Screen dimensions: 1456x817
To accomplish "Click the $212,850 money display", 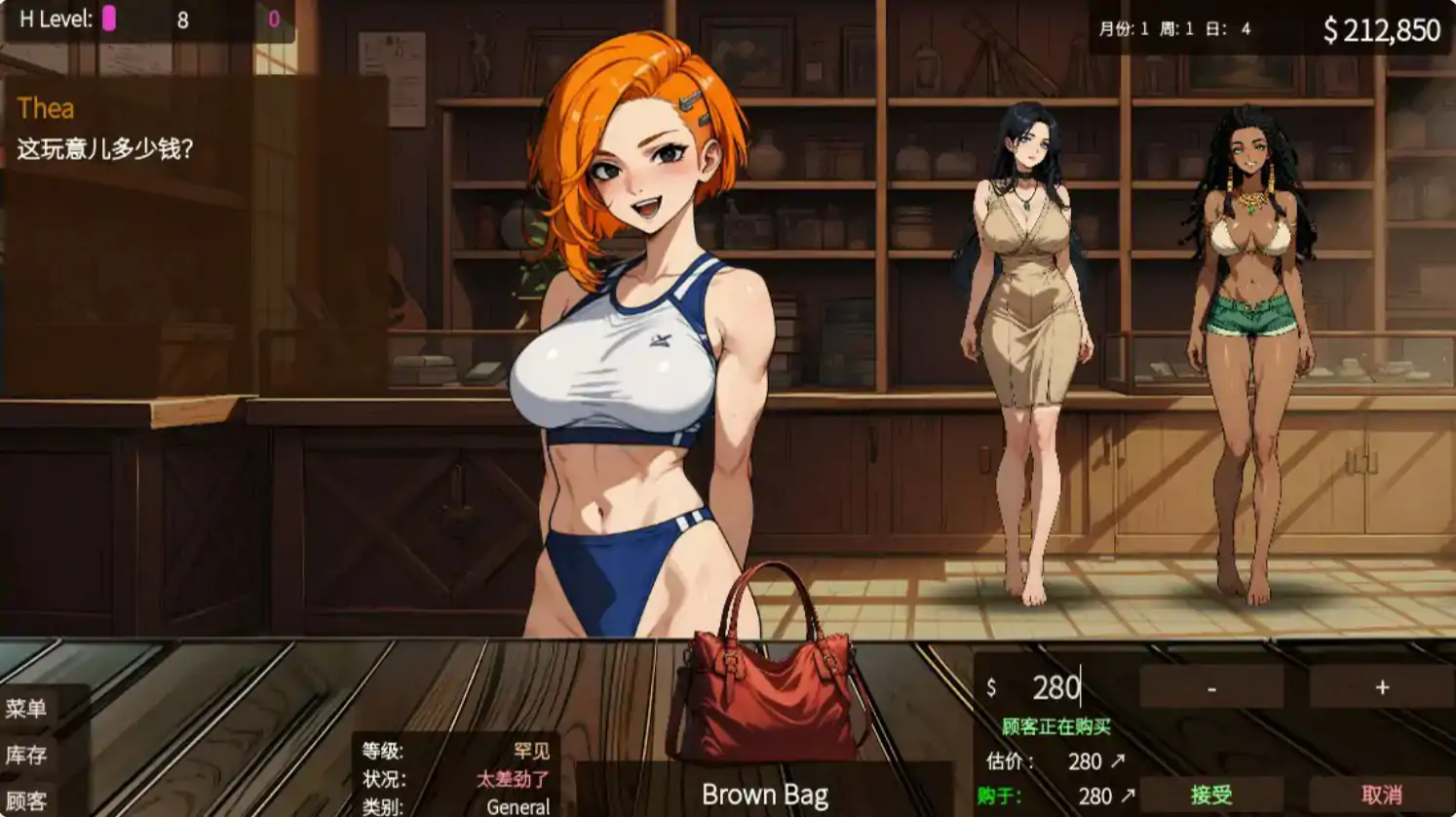I will (x=1378, y=30).
